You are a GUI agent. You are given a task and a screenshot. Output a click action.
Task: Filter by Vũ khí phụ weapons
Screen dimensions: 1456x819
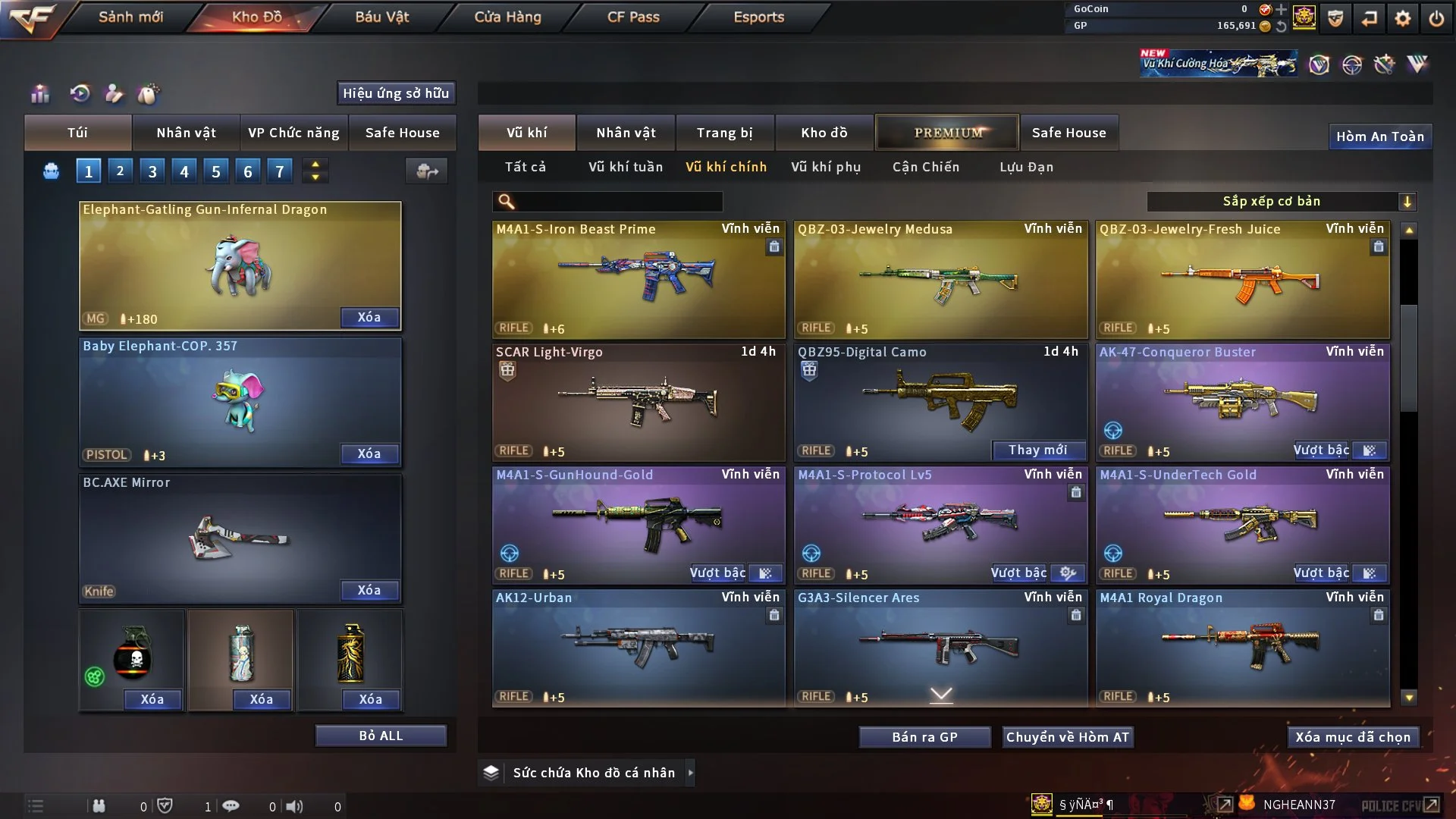pos(825,167)
